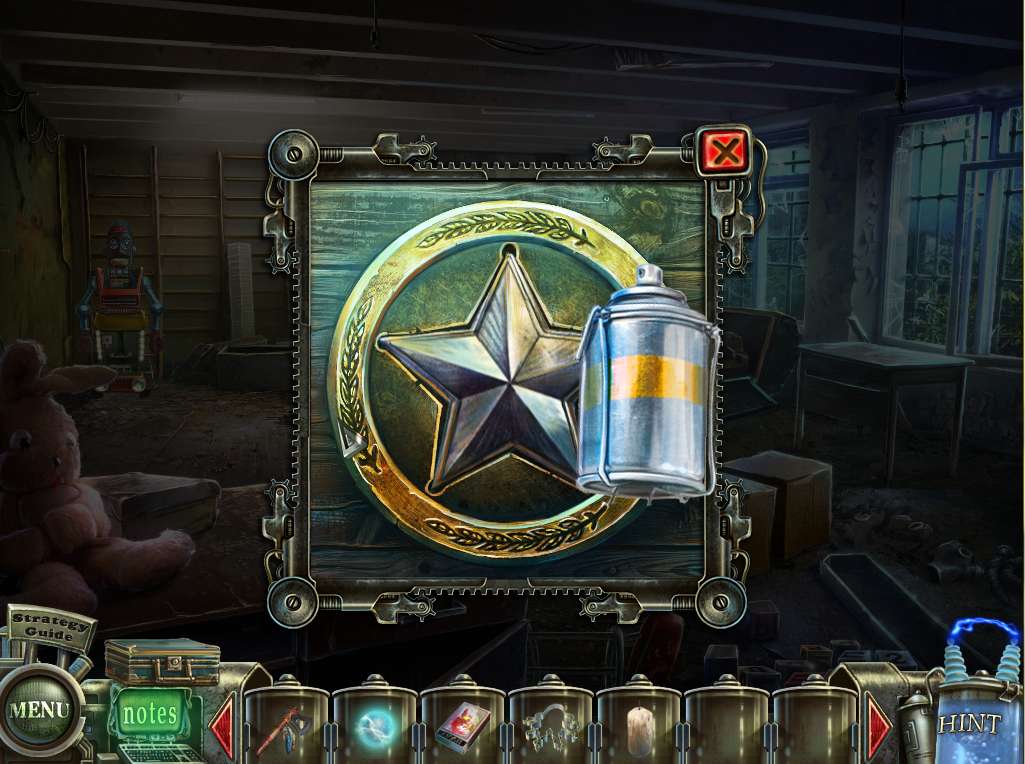Open the metal suitcase above notes
1025x764 pixels.
(162, 660)
